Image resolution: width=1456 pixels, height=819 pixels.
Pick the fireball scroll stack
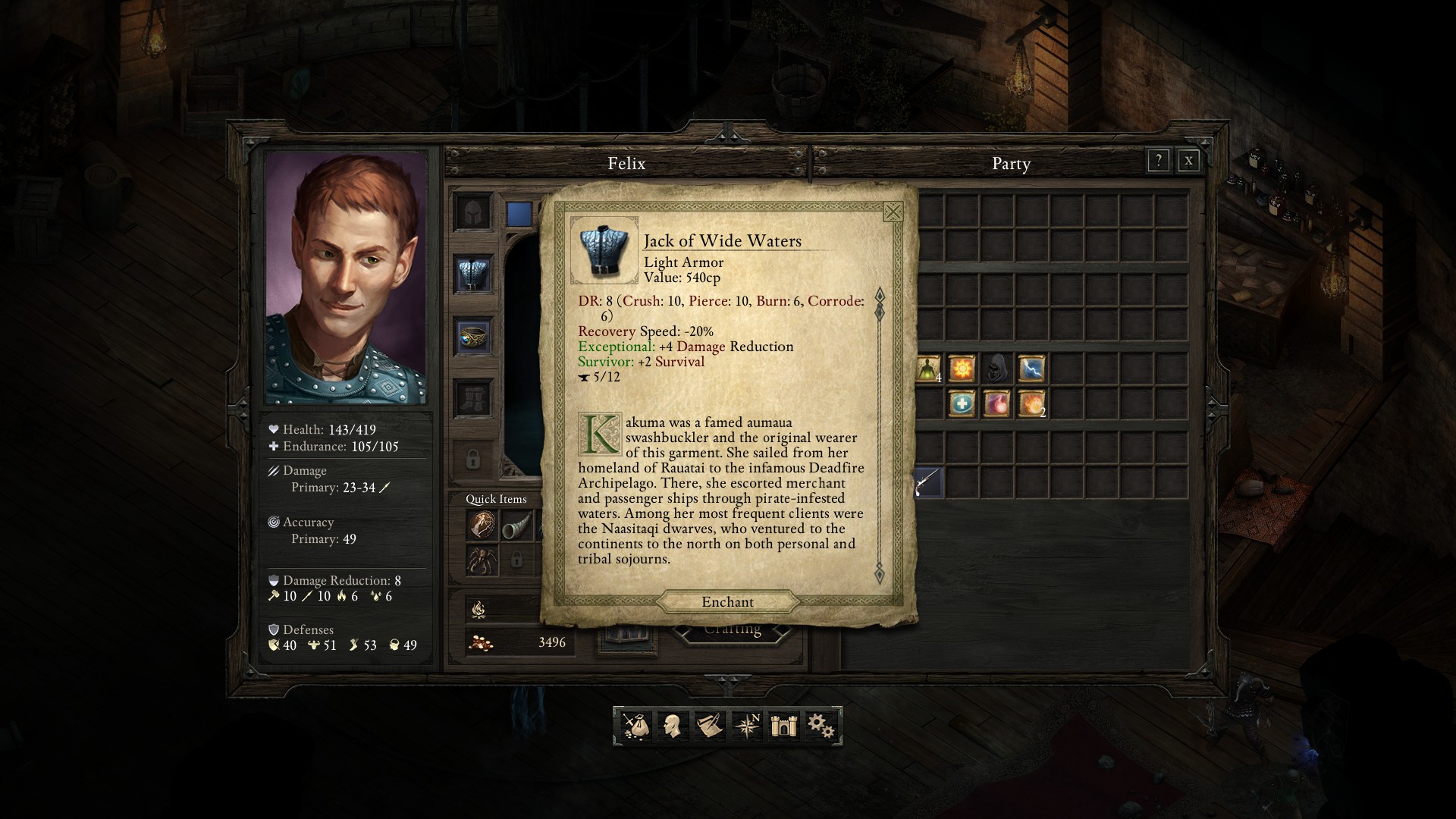tap(1031, 403)
